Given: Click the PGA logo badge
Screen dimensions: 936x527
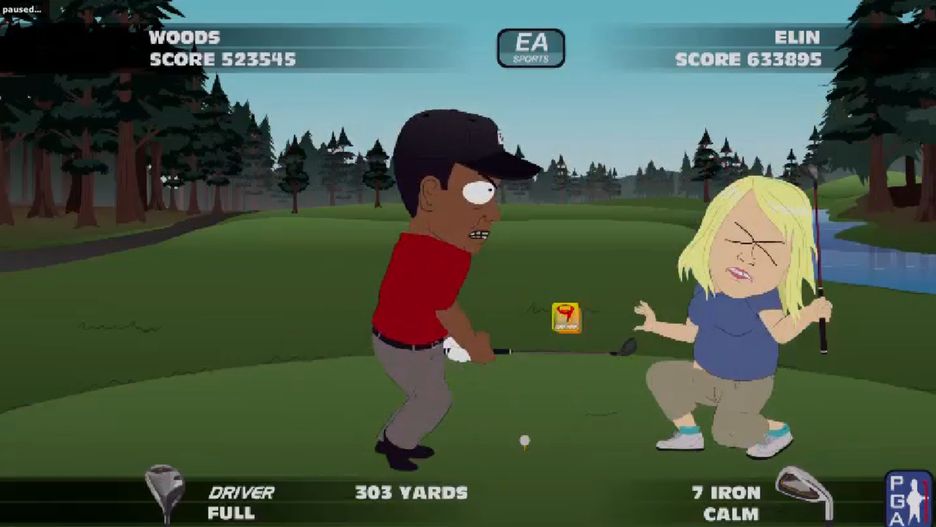Looking at the screenshot, I should coord(908,498).
